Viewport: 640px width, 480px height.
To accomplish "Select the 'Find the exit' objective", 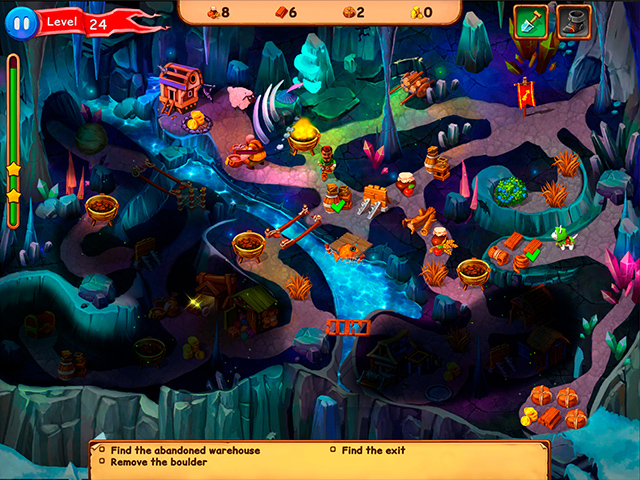I will [x=373, y=450].
